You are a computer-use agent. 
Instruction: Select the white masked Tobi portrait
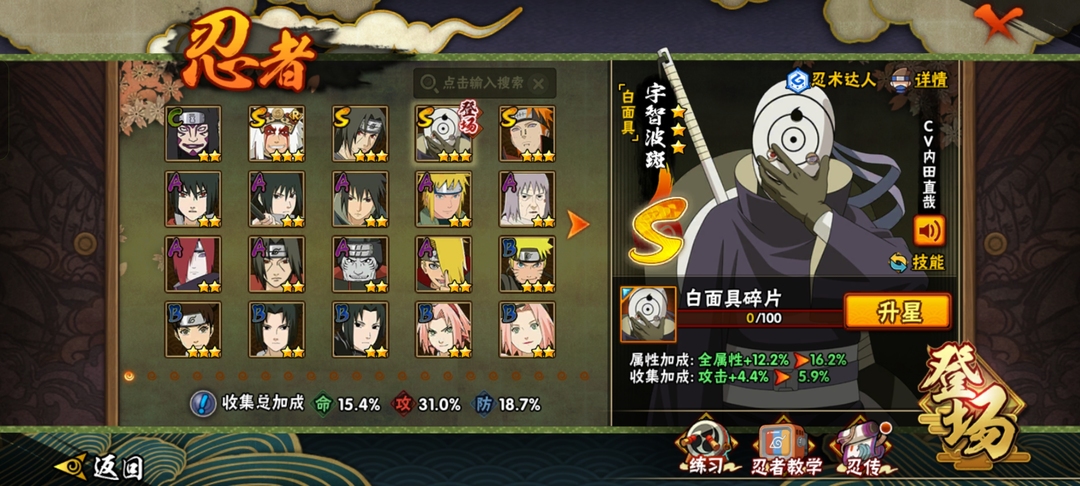444,134
